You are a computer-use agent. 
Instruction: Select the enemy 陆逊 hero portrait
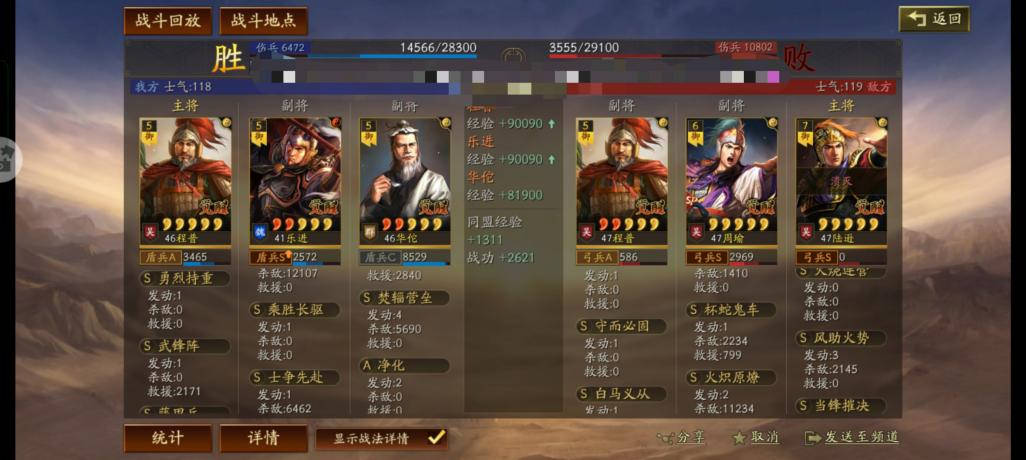tap(841, 175)
